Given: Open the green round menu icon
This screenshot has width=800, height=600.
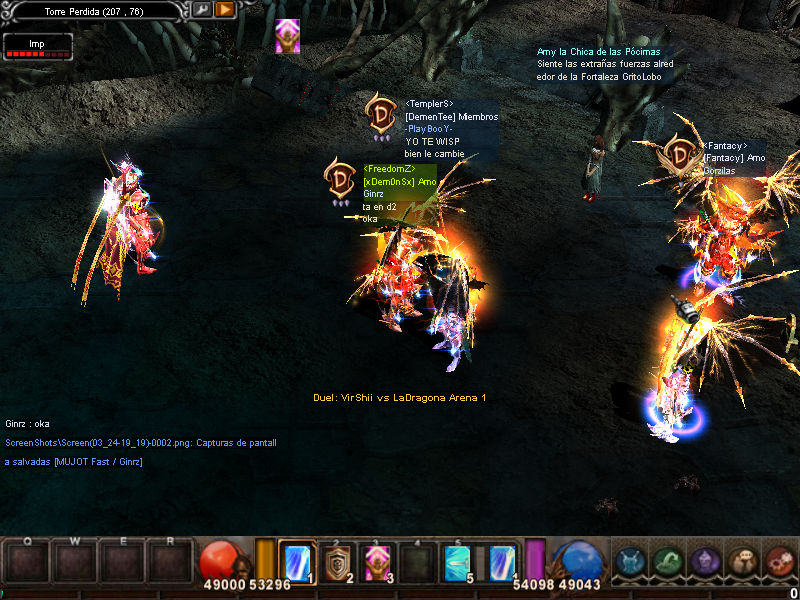Looking at the screenshot, I should 667,562.
